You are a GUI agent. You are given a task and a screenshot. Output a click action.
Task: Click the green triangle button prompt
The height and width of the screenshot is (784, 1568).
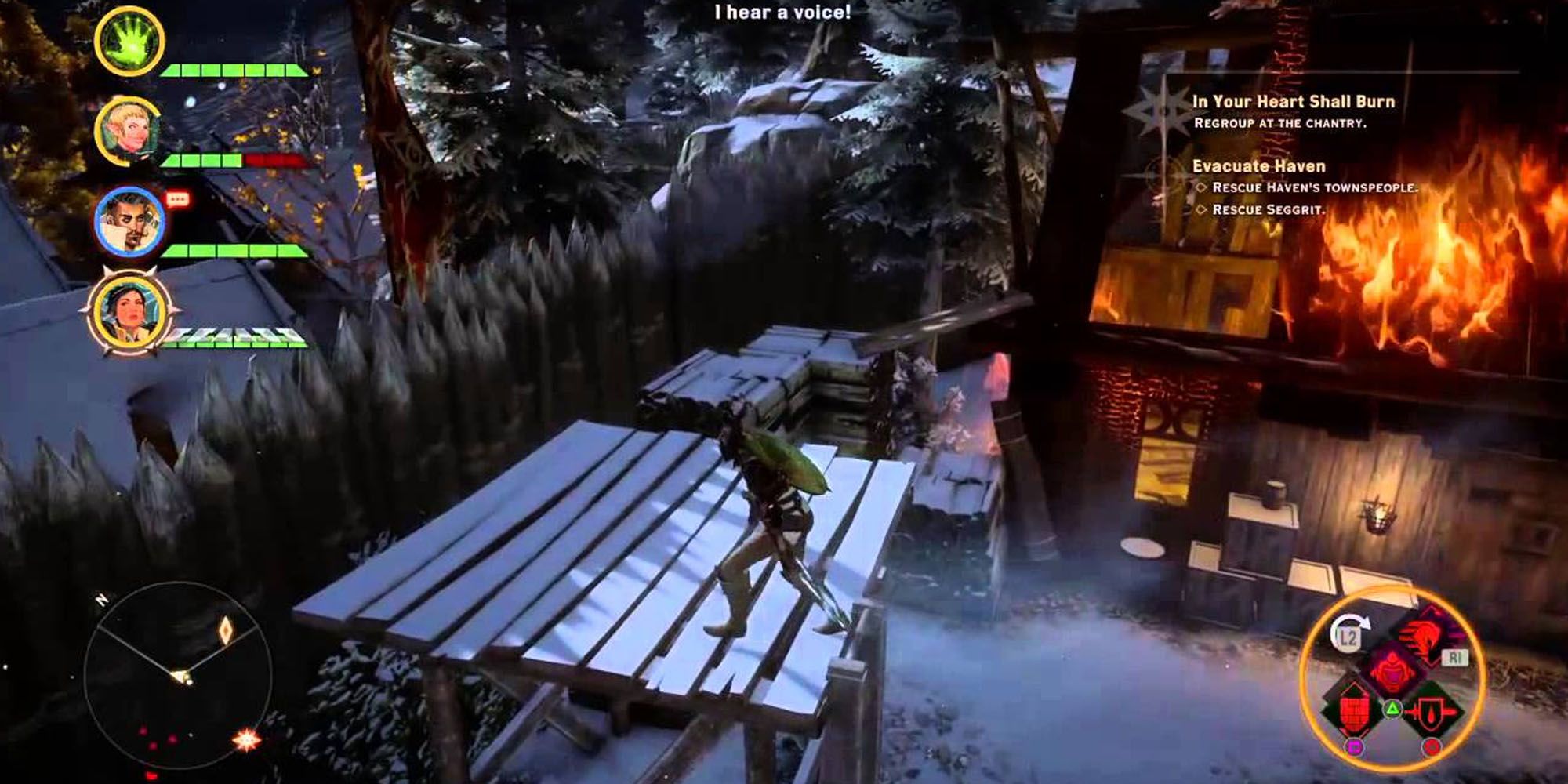pos(1393,710)
